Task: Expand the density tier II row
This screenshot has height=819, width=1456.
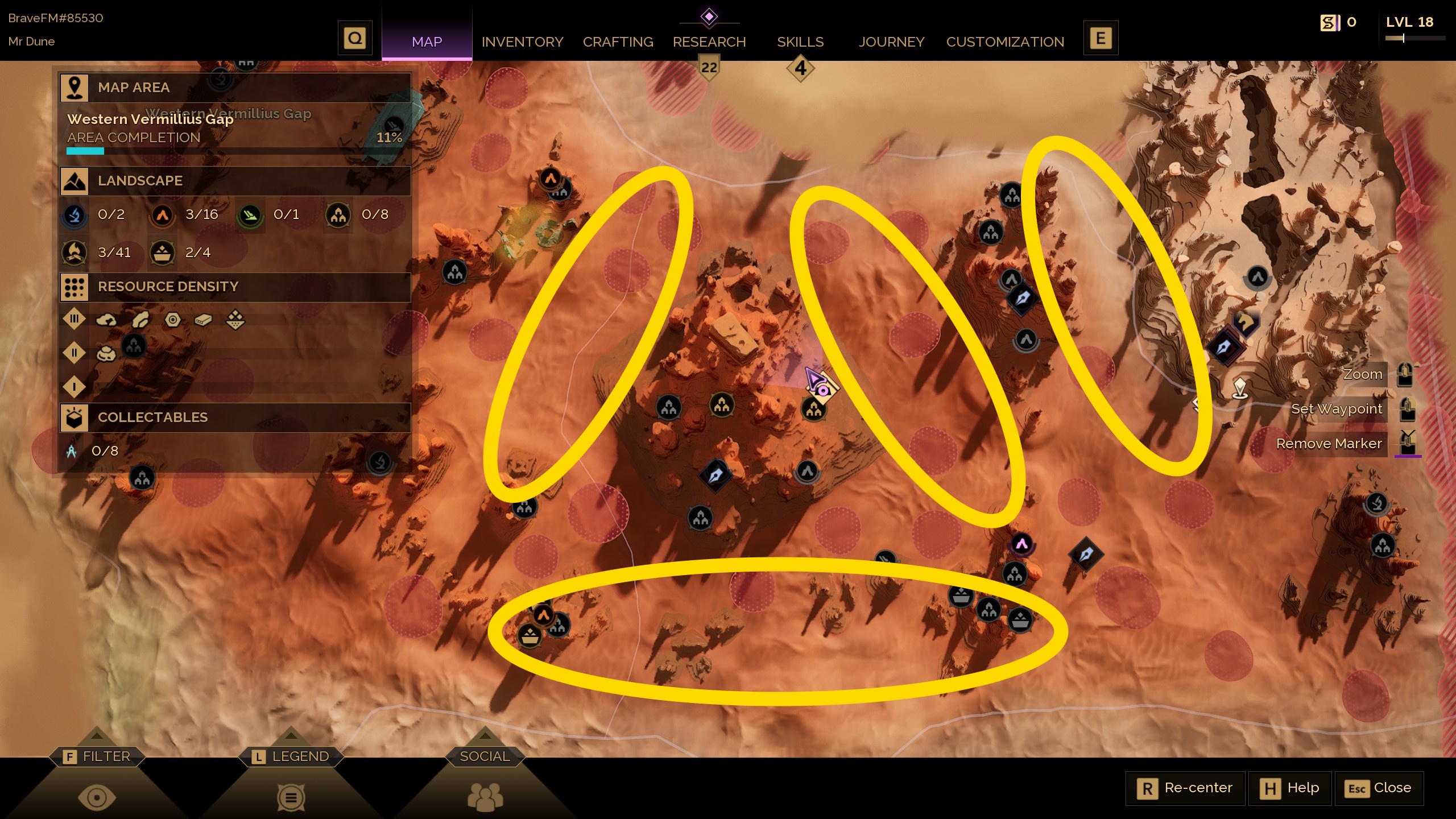Action: [x=75, y=353]
